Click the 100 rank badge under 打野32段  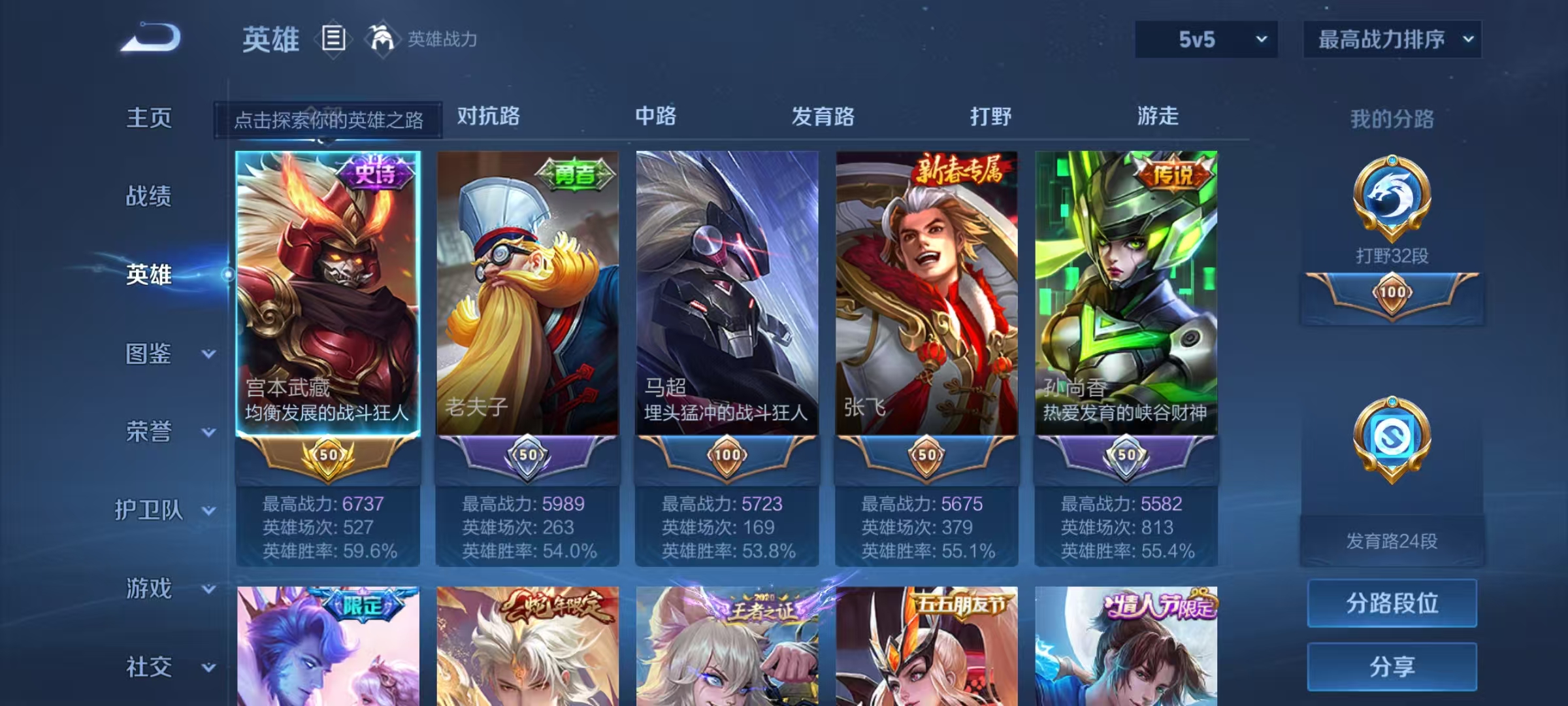pyautogui.click(x=1392, y=294)
